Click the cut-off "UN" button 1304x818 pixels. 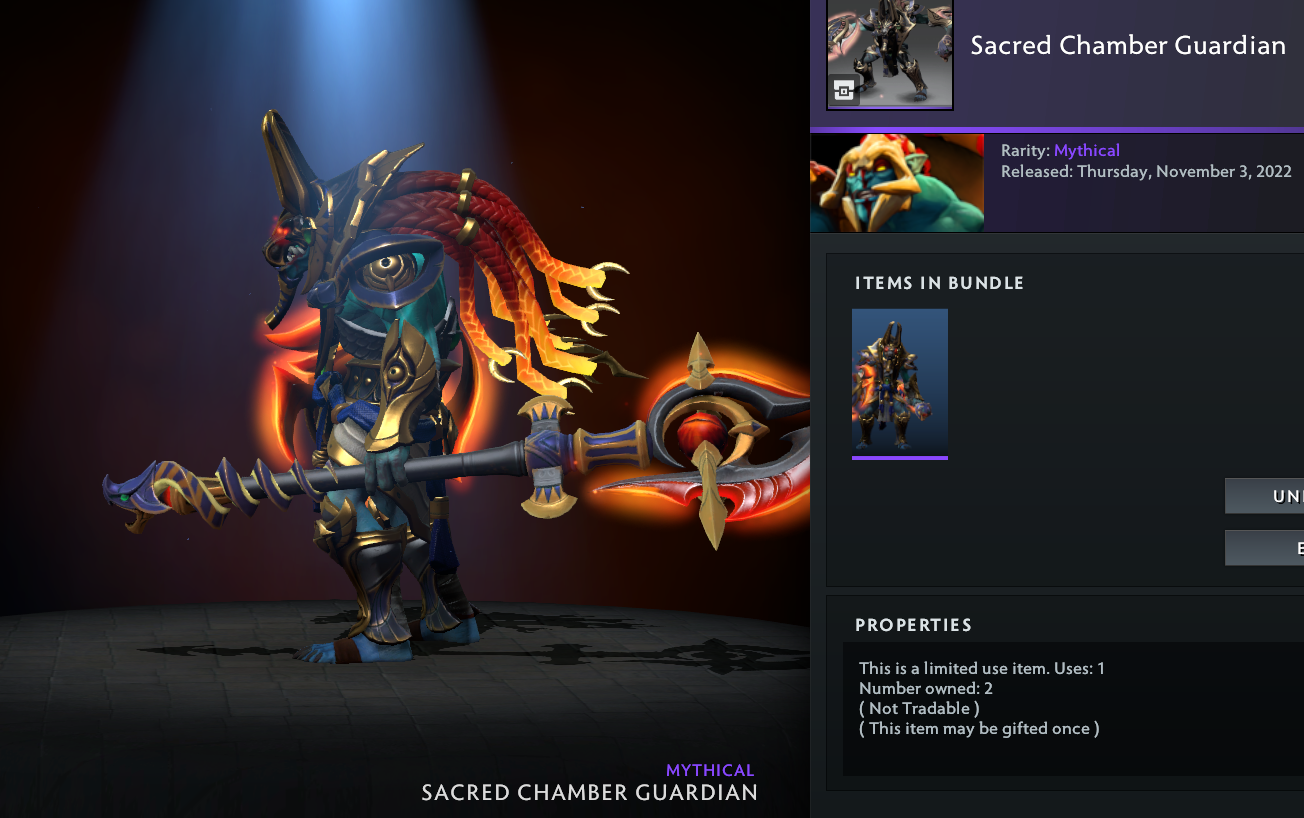[x=1265, y=496]
